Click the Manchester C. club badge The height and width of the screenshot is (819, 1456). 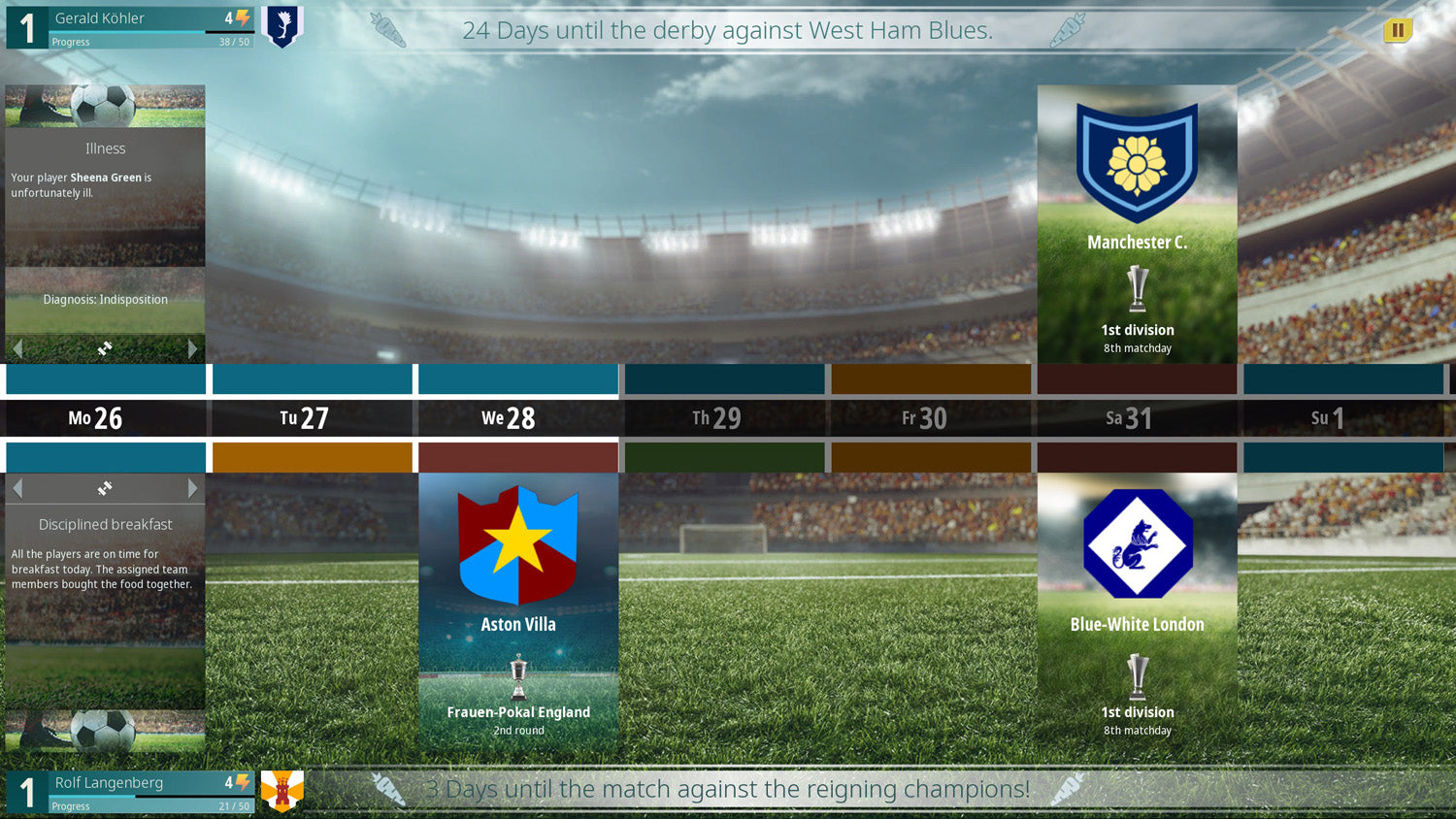pos(1137,159)
